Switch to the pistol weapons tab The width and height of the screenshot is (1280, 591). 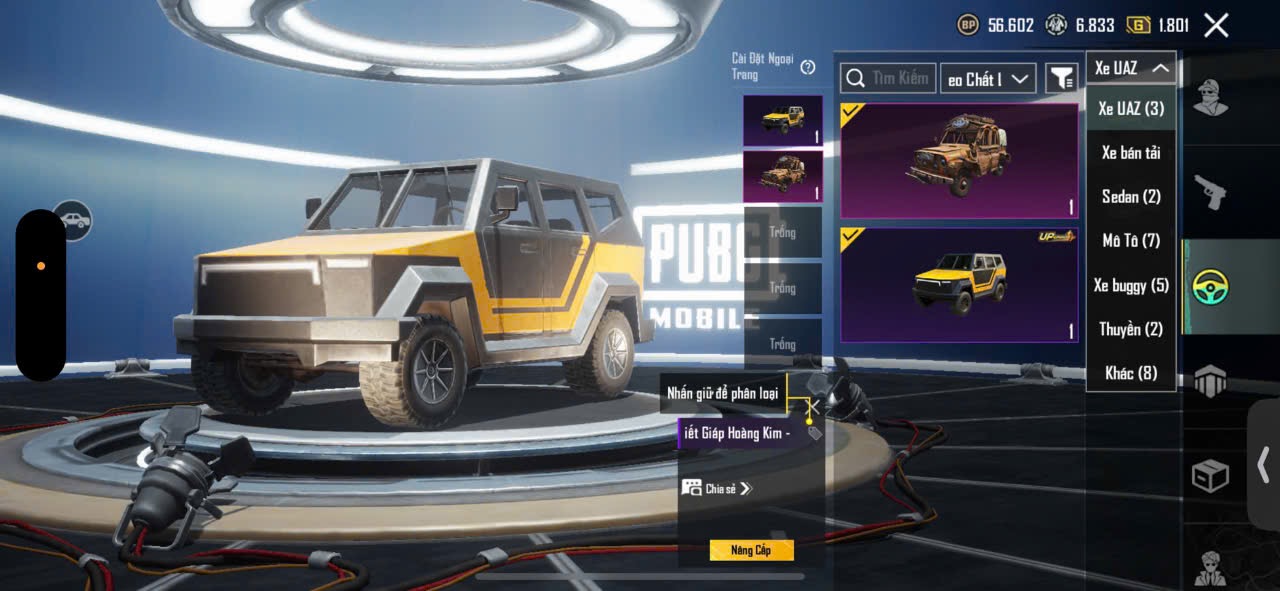(1211, 192)
